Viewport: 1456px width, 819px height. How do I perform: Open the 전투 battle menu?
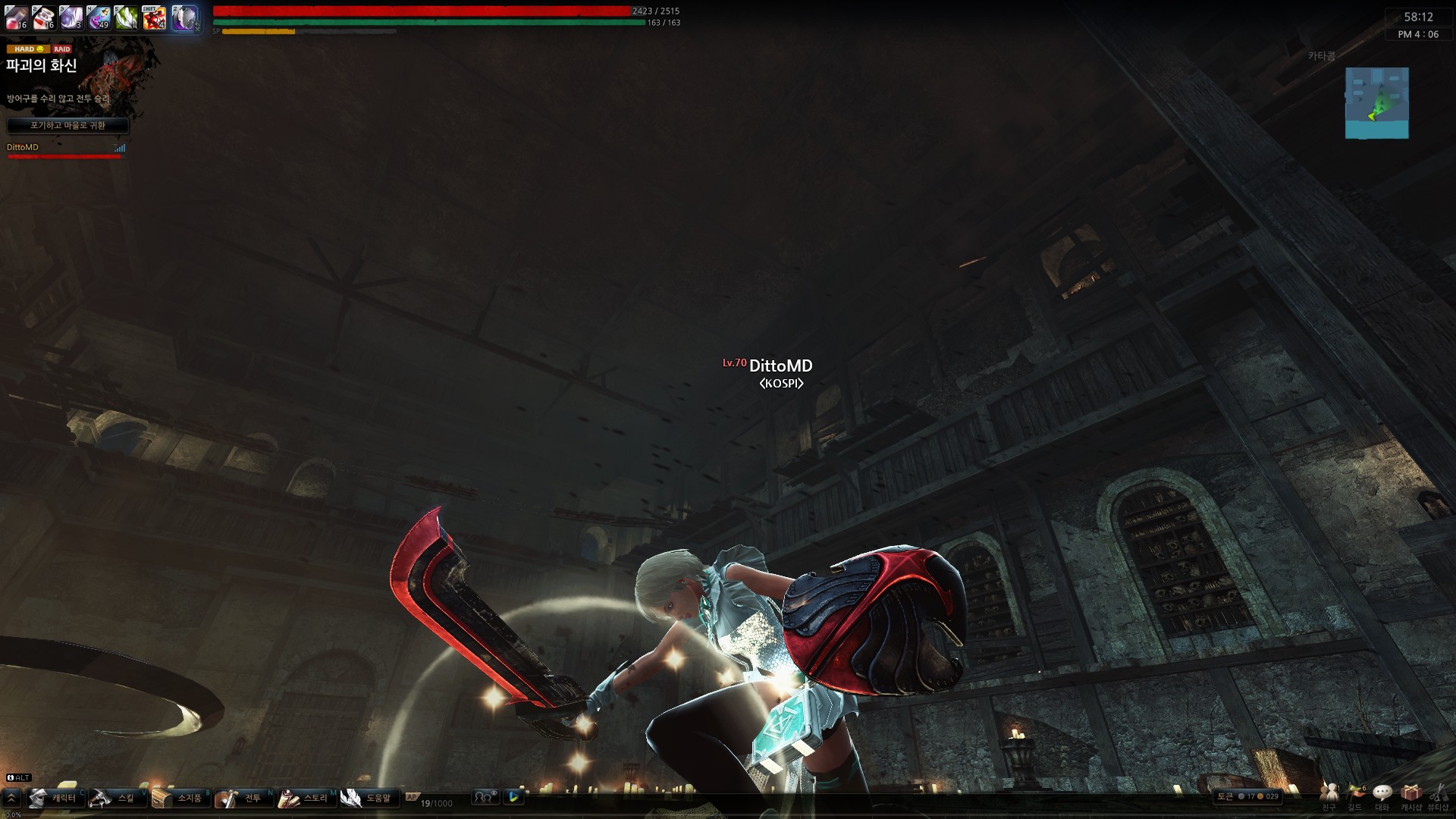(x=242, y=798)
